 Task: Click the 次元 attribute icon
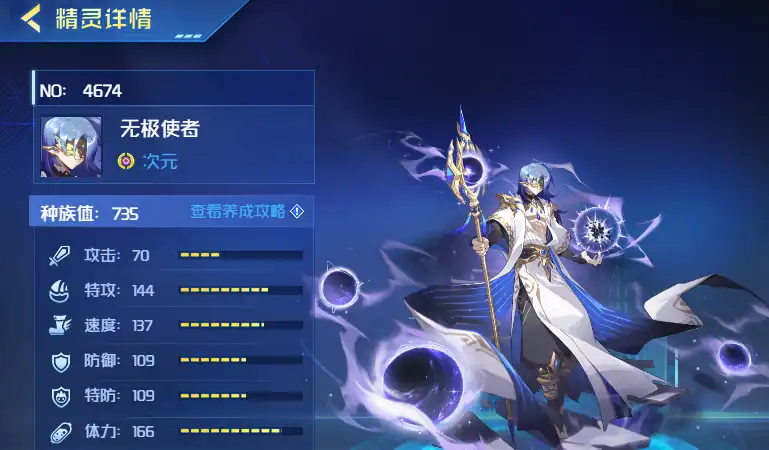pos(126,160)
